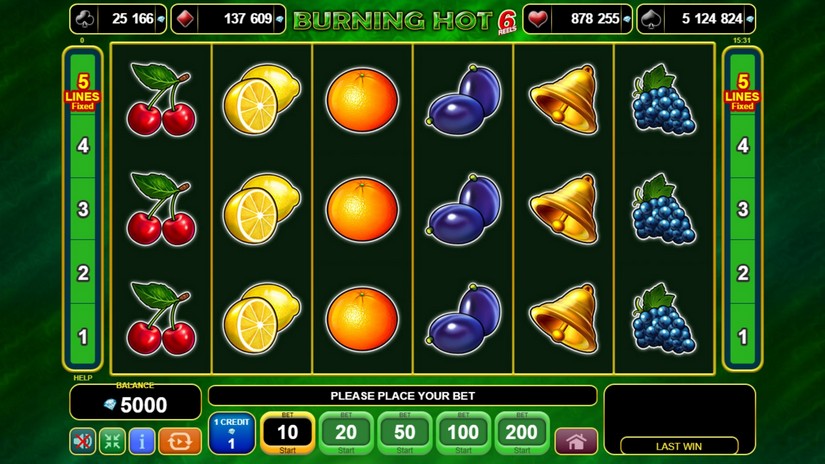This screenshot has width=825, height=464.
Task: Choose the 50 bet button
Action: click(404, 433)
